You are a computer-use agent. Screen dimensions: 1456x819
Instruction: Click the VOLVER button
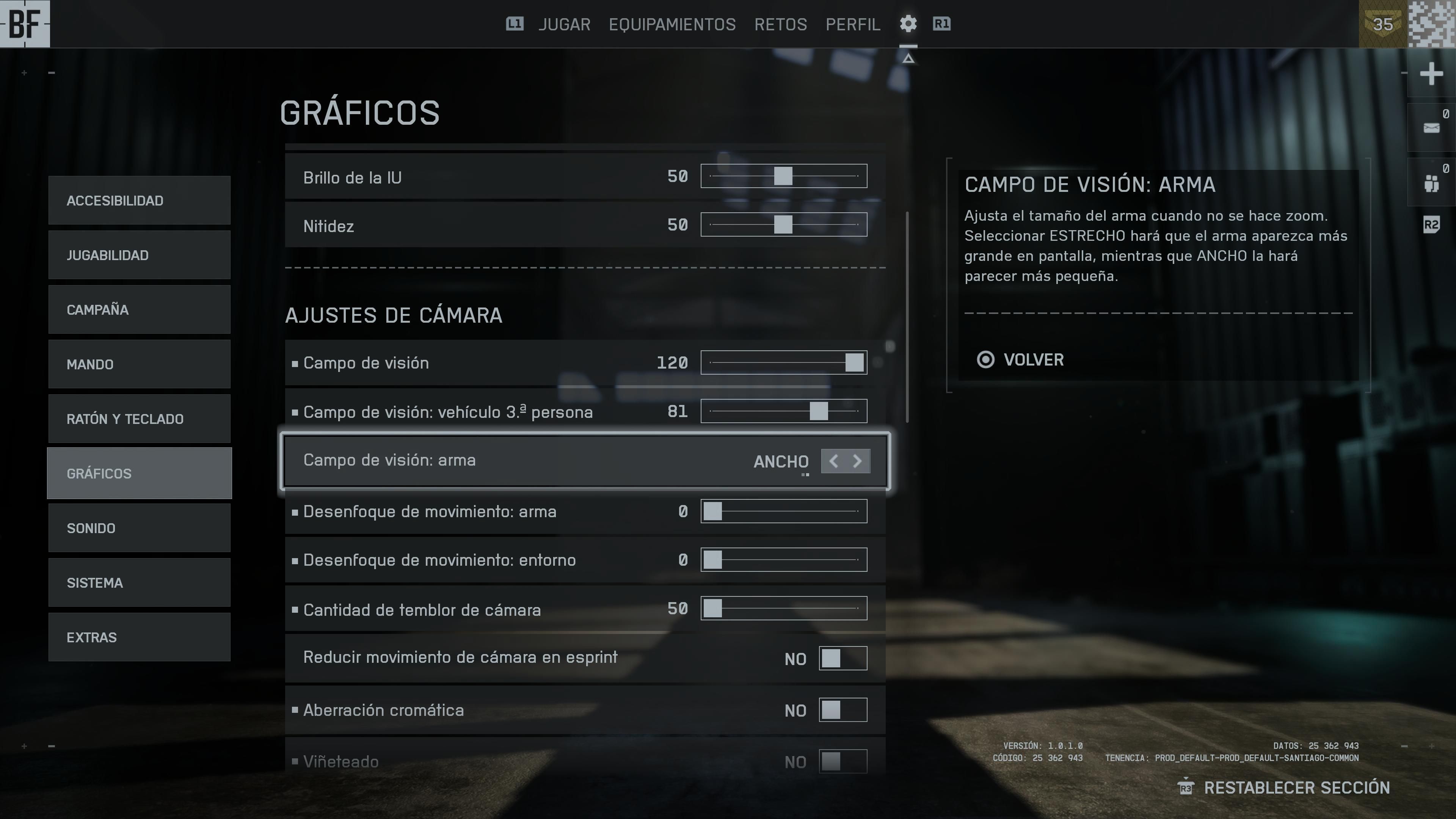coord(1032,360)
